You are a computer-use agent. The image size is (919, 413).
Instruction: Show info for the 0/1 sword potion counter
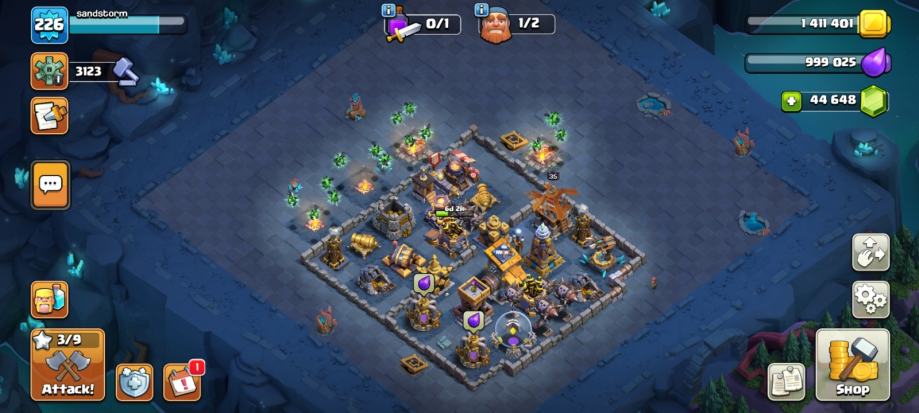(x=388, y=10)
